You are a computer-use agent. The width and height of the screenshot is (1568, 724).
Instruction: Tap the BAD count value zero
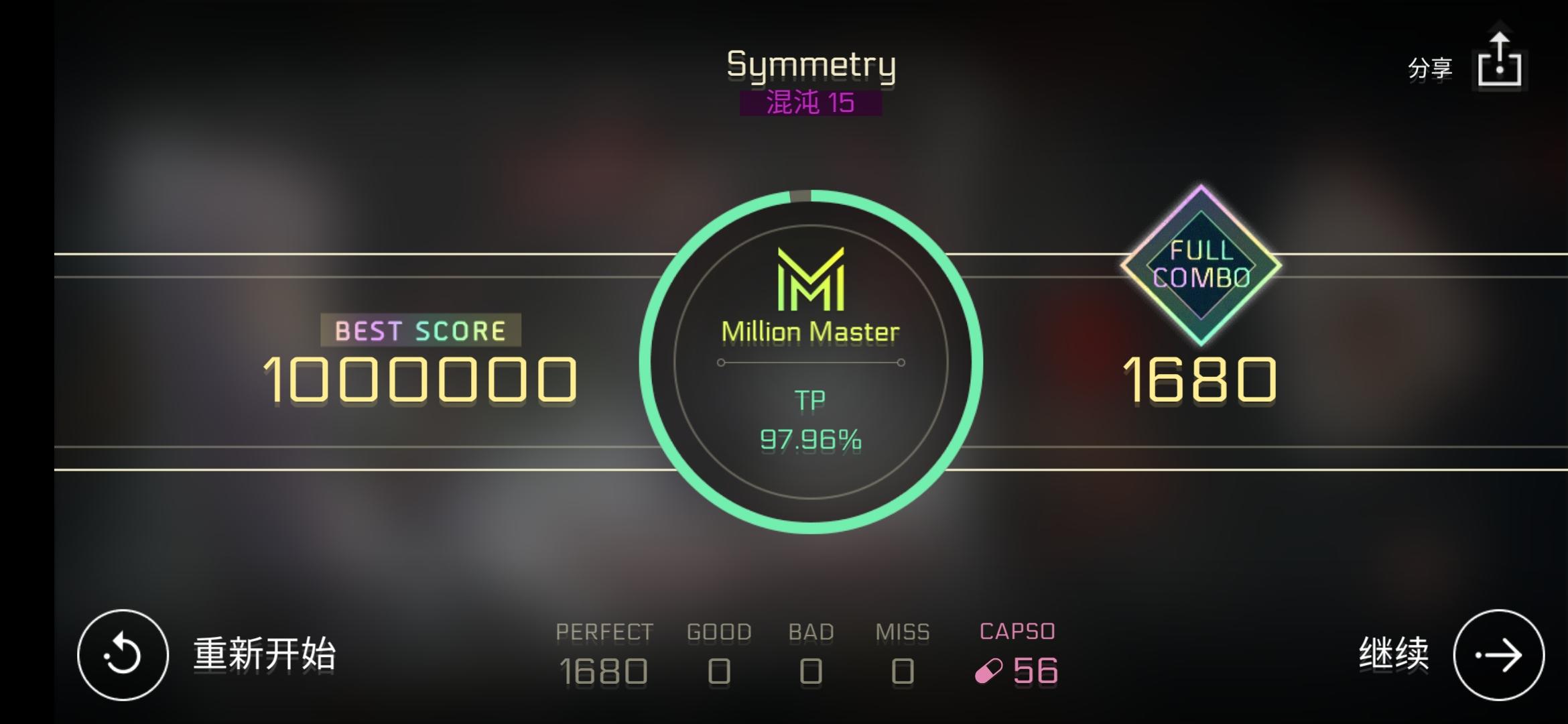(x=811, y=670)
